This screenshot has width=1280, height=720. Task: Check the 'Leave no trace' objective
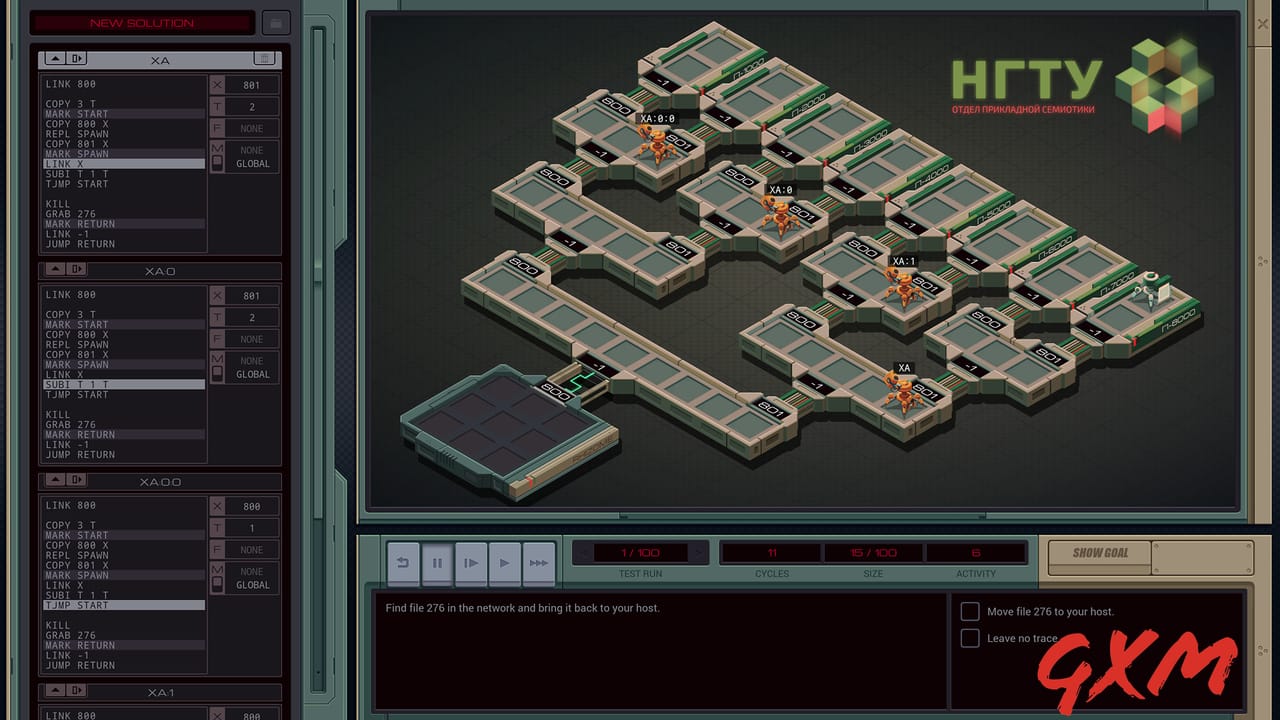(969, 638)
